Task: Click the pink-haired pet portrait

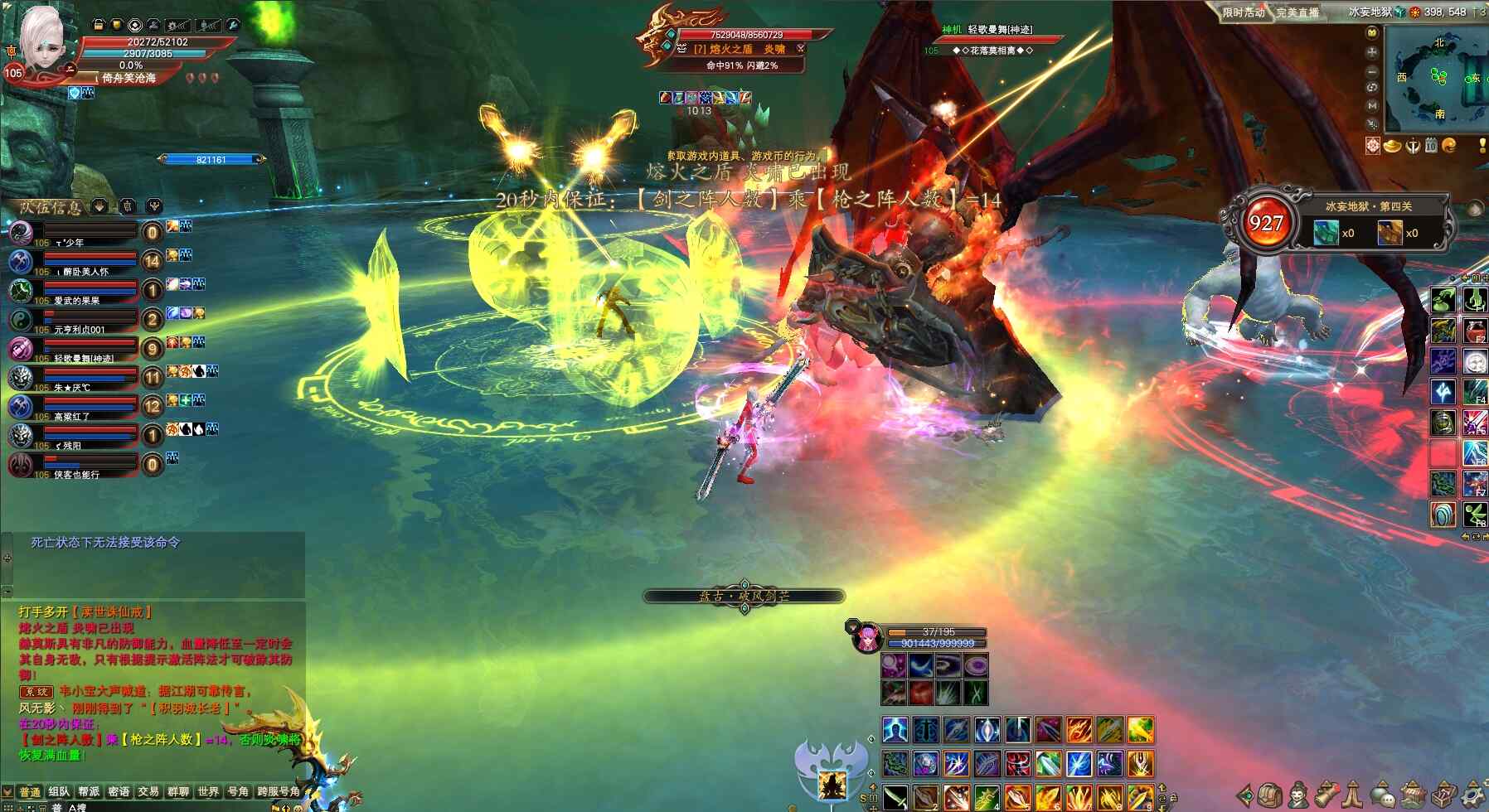Action: (867, 638)
